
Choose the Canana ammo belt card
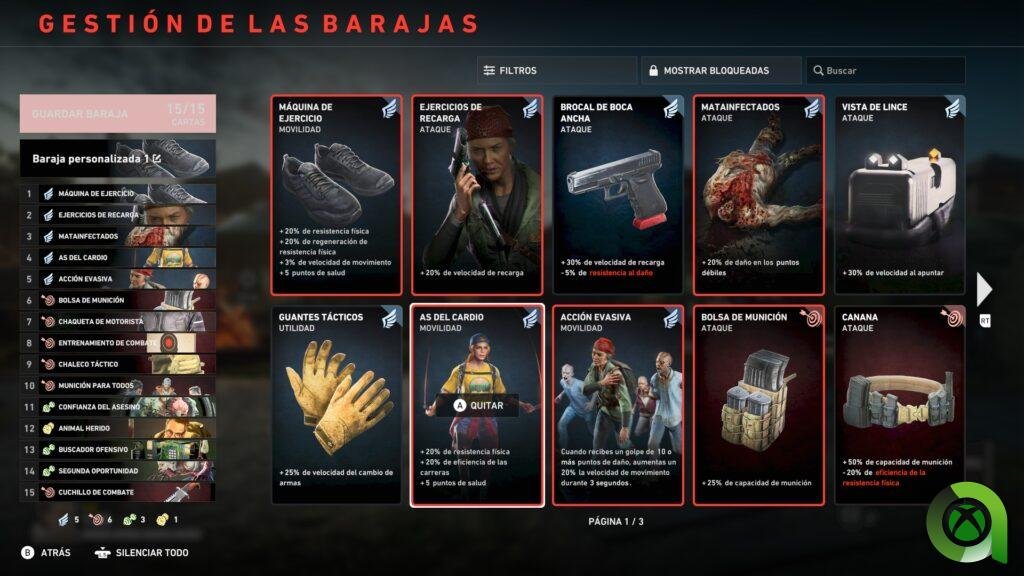point(900,405)
